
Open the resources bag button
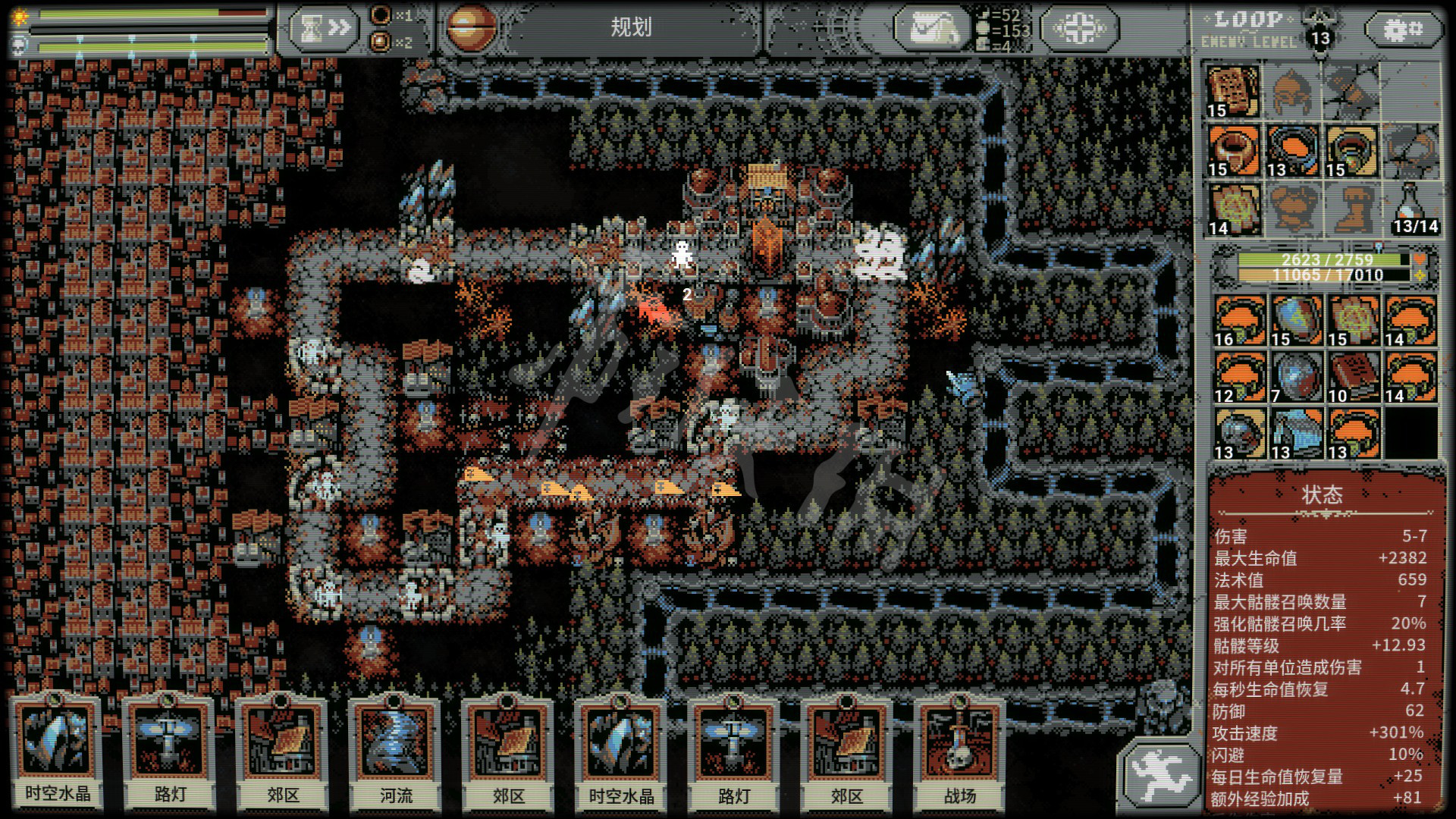point(931,29)
